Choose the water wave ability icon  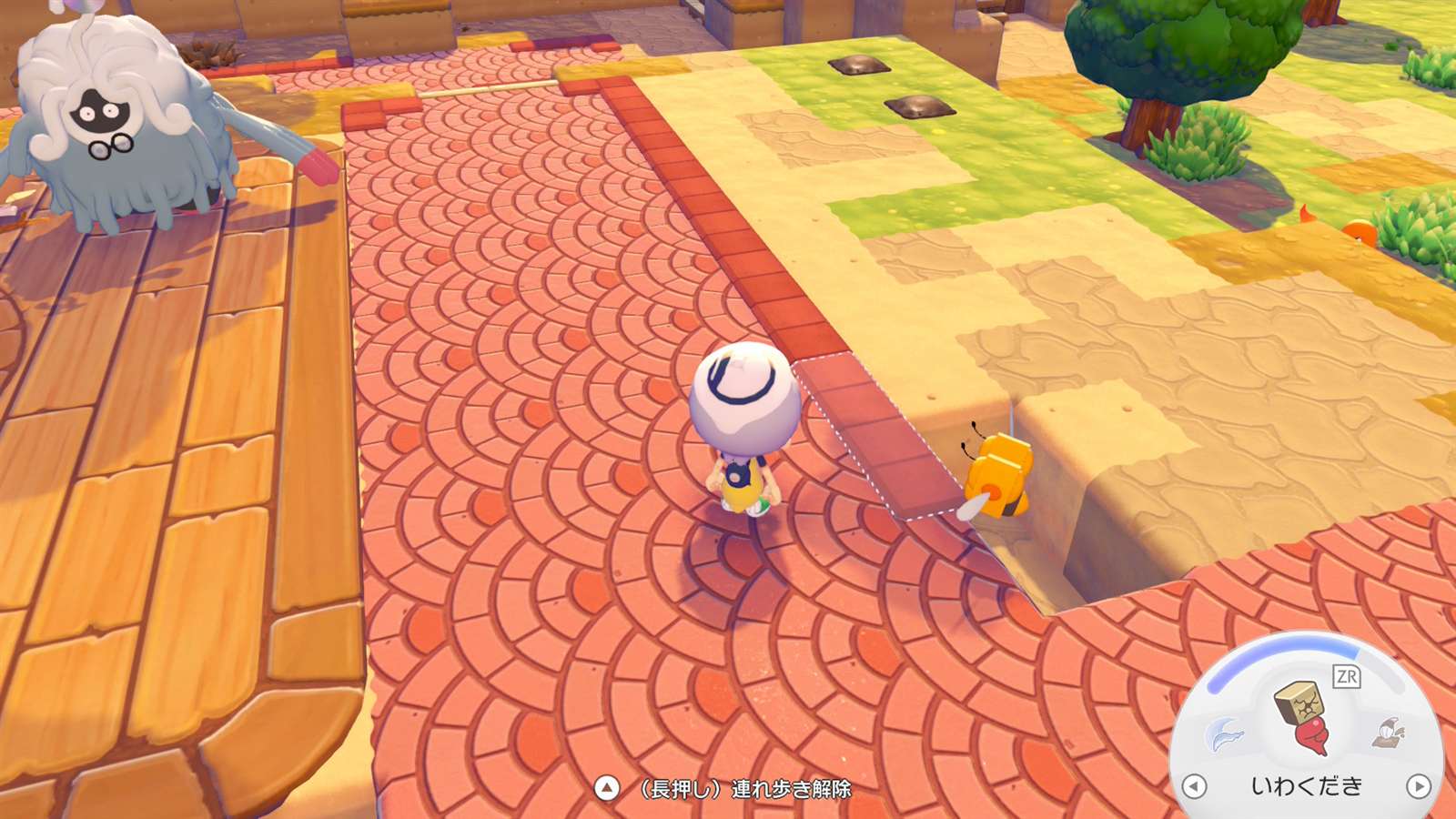click(1224, 733)
